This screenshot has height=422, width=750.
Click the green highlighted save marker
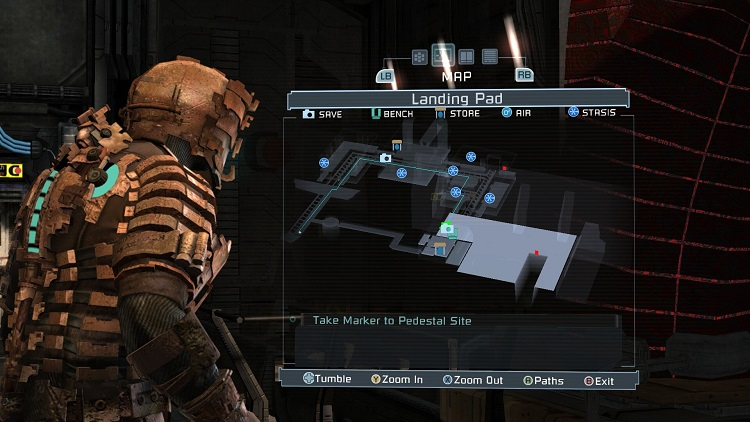[x=448, y=229]
